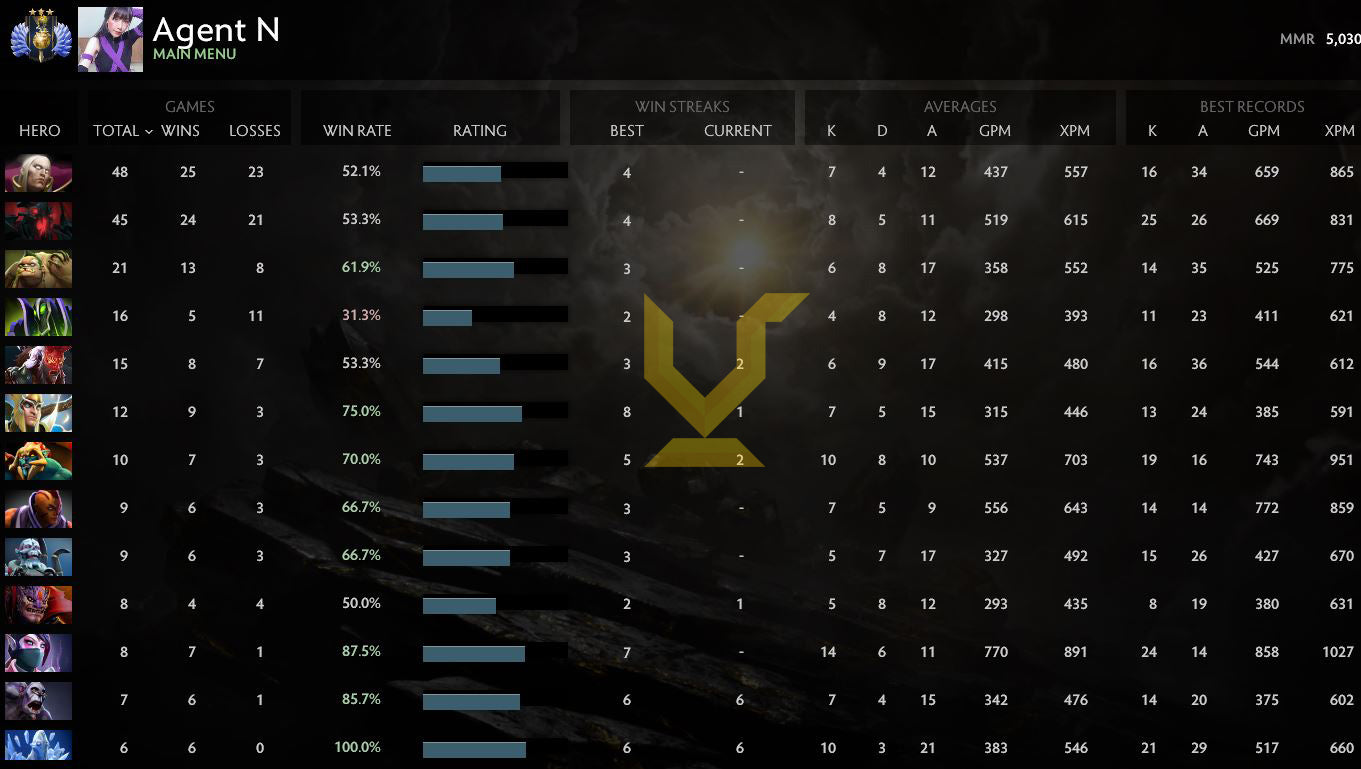Screen dimensions: 1361x769
Task: Click the GPM header under AVERAGES
Action: point(995,131)
